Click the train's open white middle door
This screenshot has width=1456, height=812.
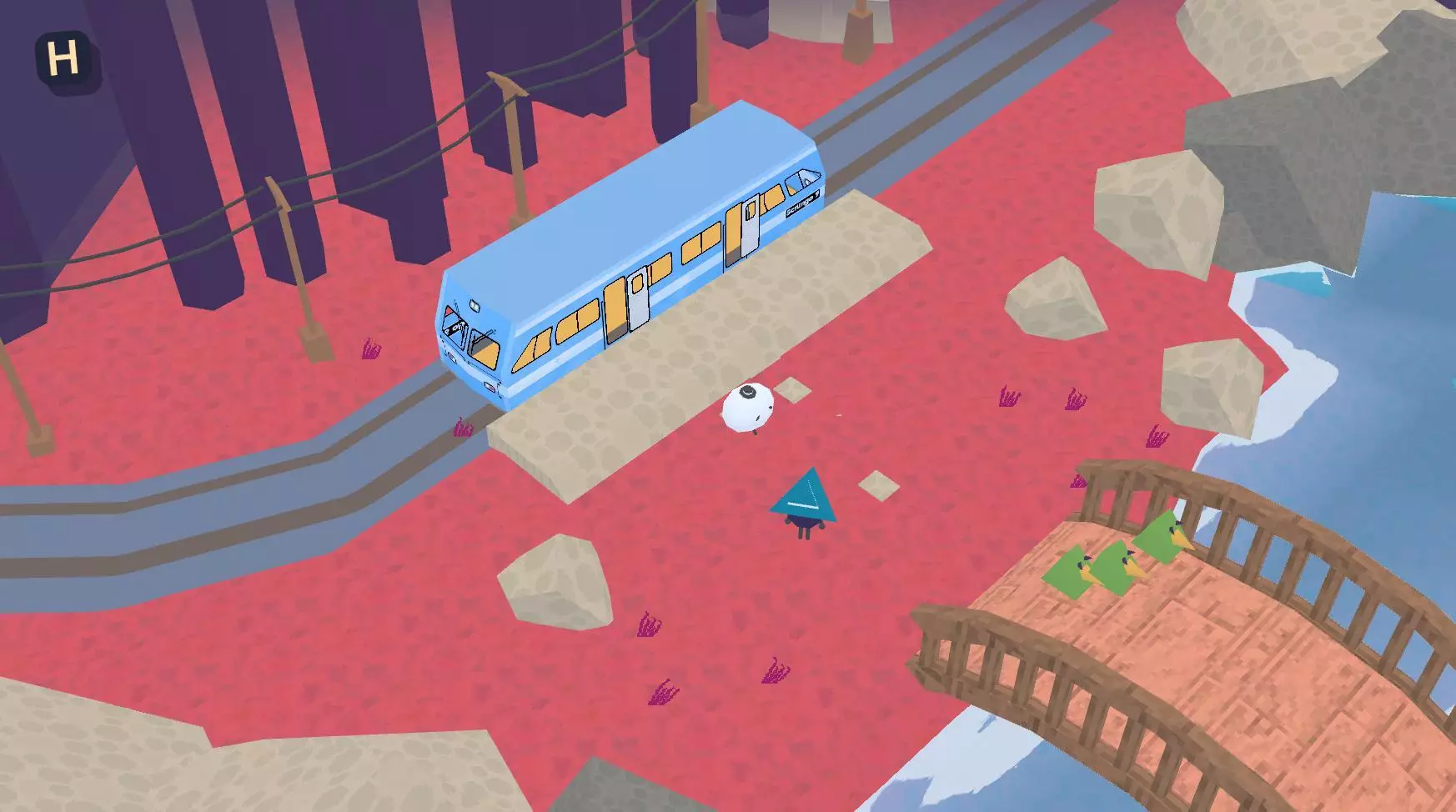tap(636, 300)
